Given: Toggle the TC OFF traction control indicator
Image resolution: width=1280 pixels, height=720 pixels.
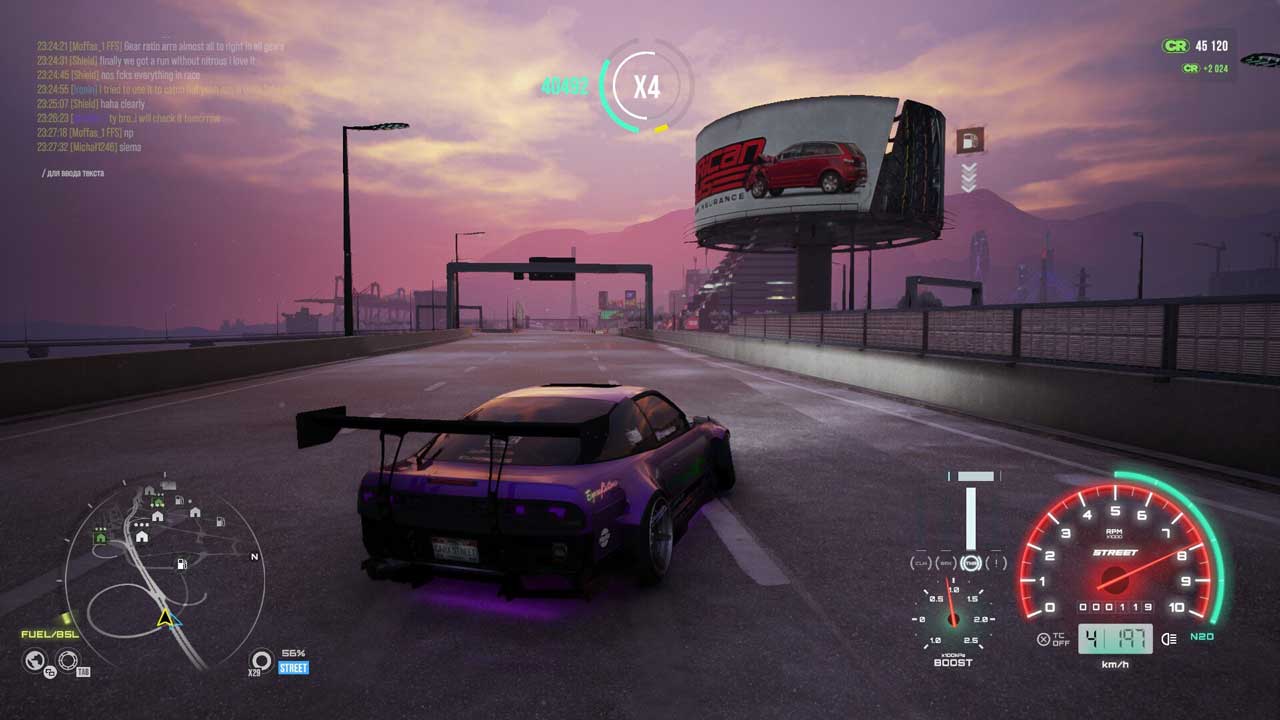Looking at the screenshot, I should (x=1052, y=639).
